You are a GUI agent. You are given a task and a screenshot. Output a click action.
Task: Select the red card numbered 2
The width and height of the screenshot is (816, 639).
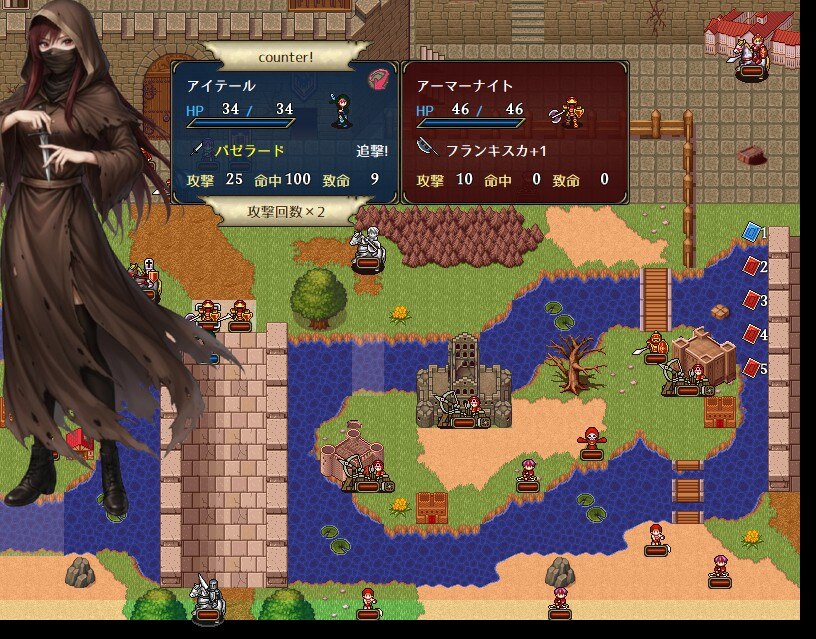(x=751, y=266)
